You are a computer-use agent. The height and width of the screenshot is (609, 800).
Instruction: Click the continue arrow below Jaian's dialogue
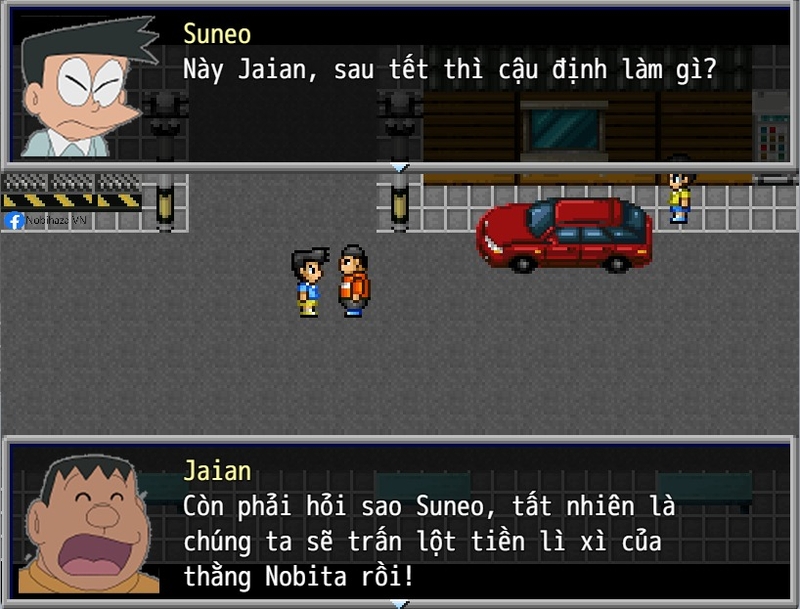coord(399,603)
